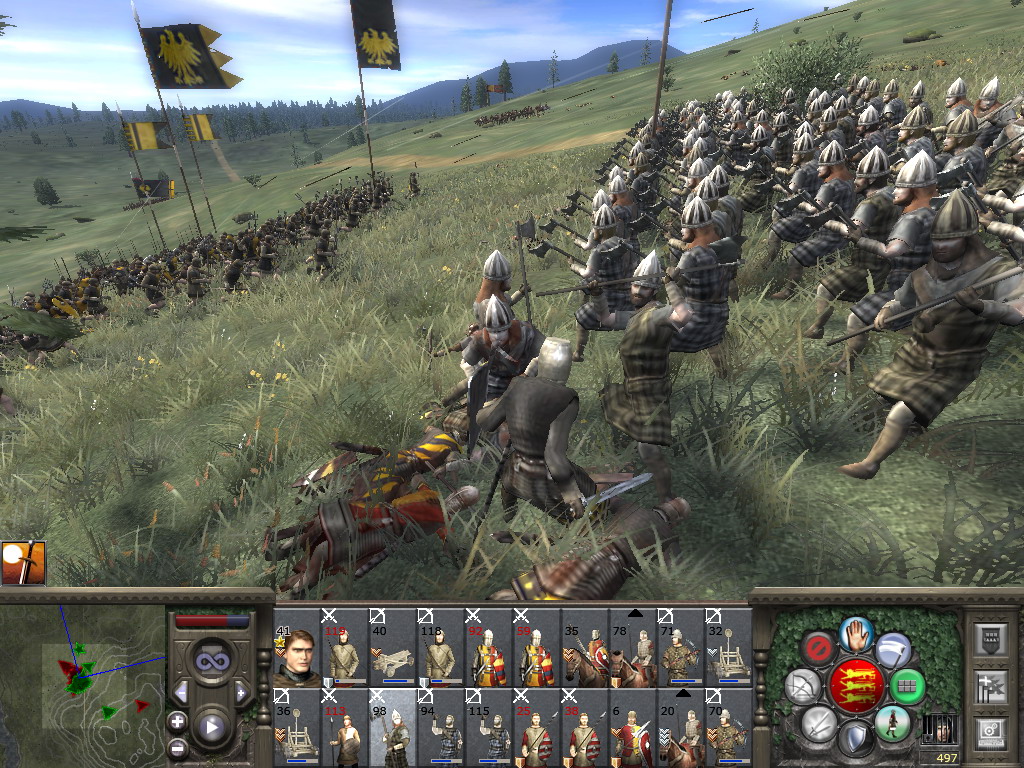Toggle the infinity battle timer button
The width and height of the screenshot is (1024, 768).
[212, 661]
